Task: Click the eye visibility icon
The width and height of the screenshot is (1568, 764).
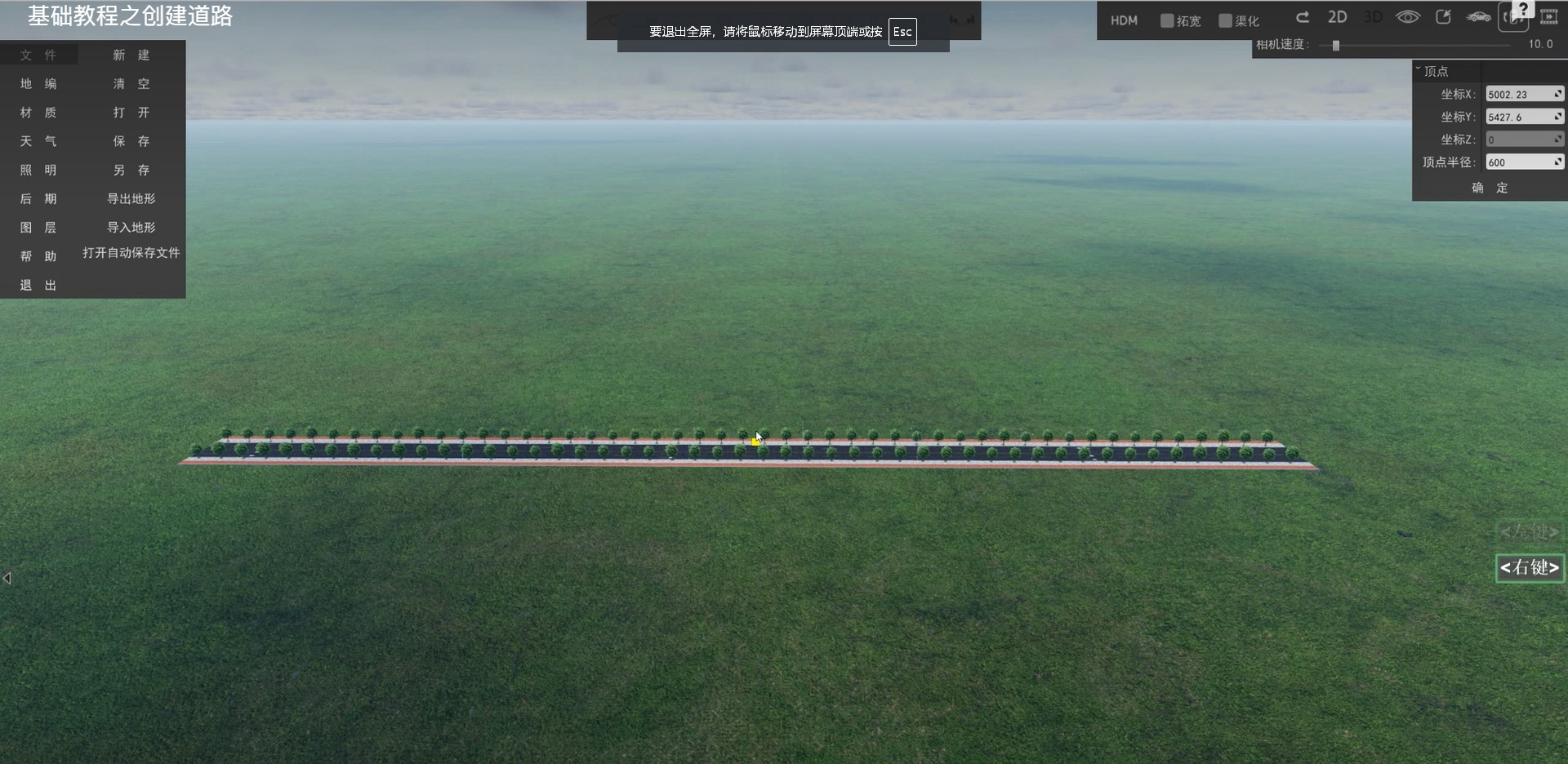Action: [x=1407, y=17]
